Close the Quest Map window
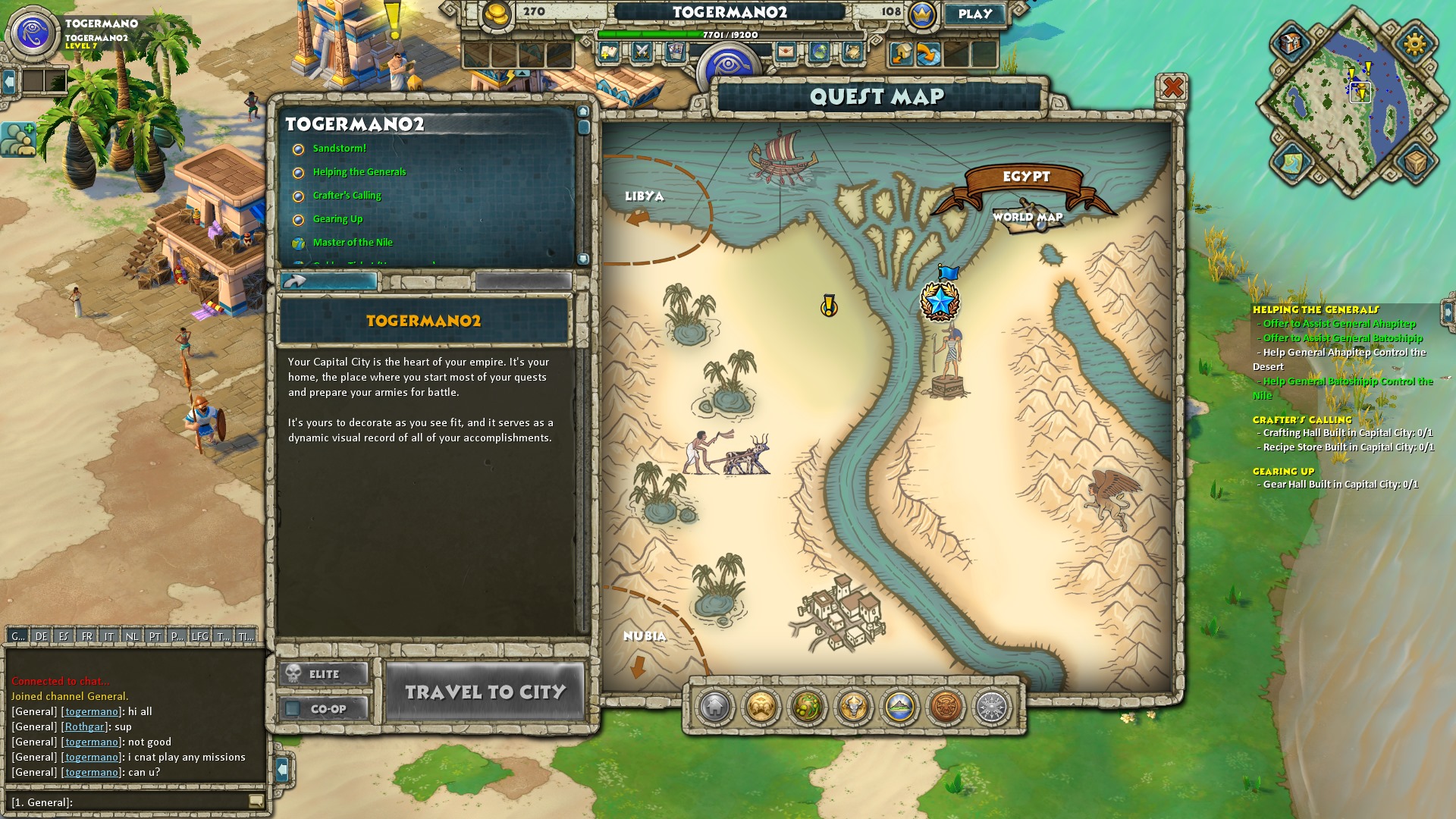 pyautogui.click(x=1172, y=88)
